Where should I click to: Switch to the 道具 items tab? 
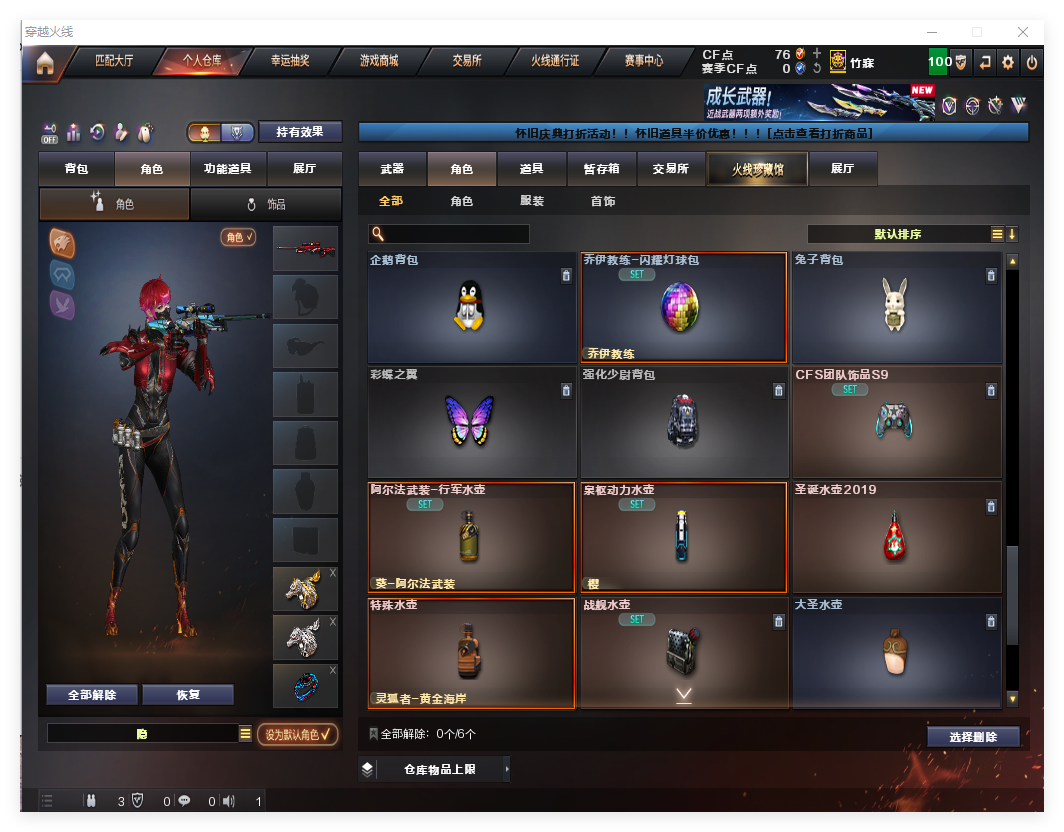point(532,169)
